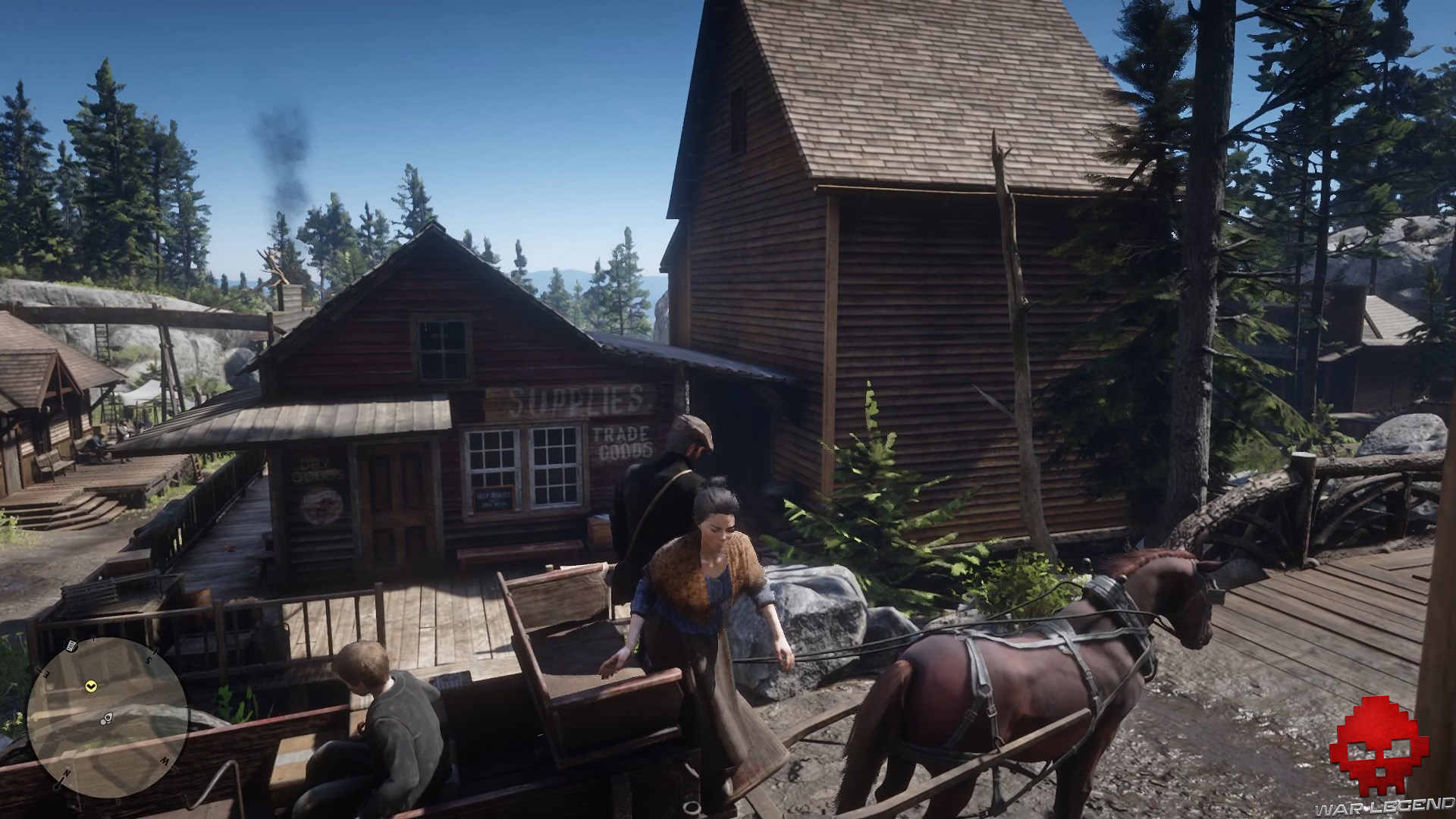The width and height of the screenshot is (1456, 819).
Task: Select the 'S' compass letter on the minimap
Action: pos(149,658)
